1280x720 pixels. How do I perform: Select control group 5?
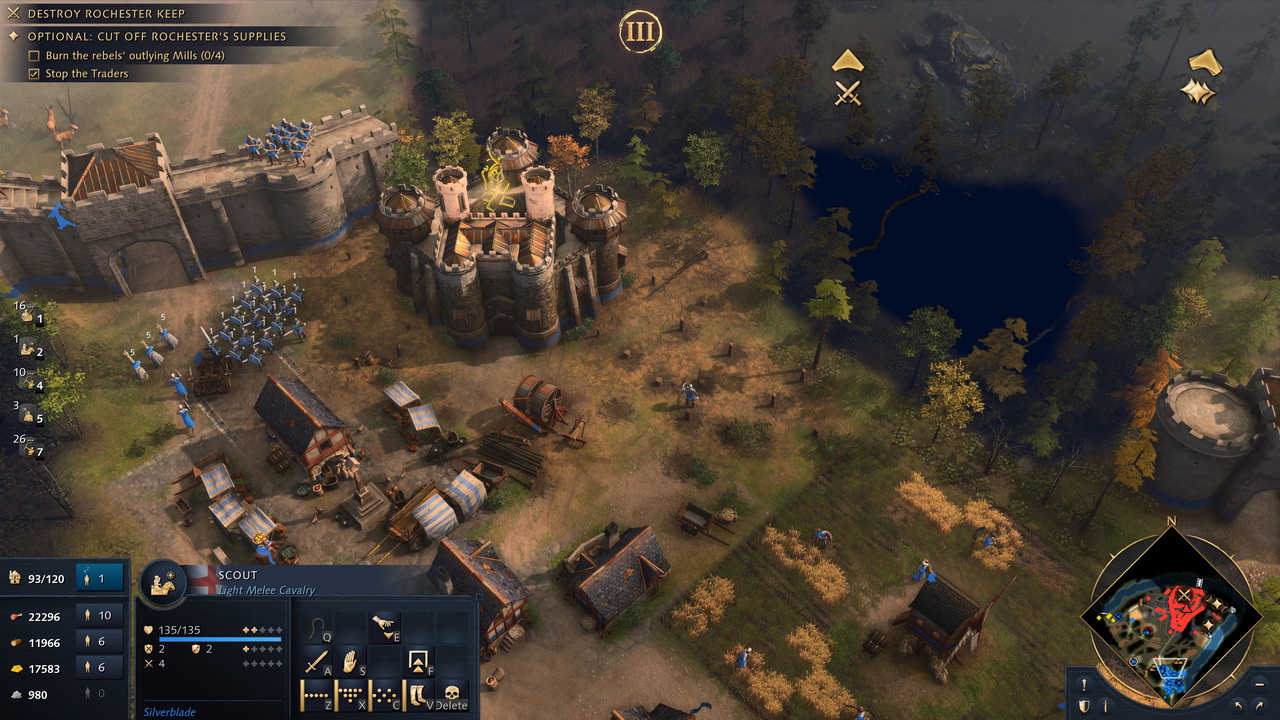pos(30,418)
